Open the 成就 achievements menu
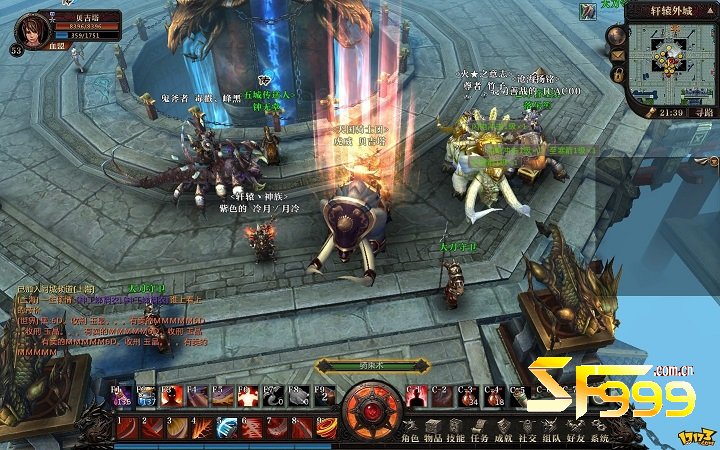 [504, 439]
